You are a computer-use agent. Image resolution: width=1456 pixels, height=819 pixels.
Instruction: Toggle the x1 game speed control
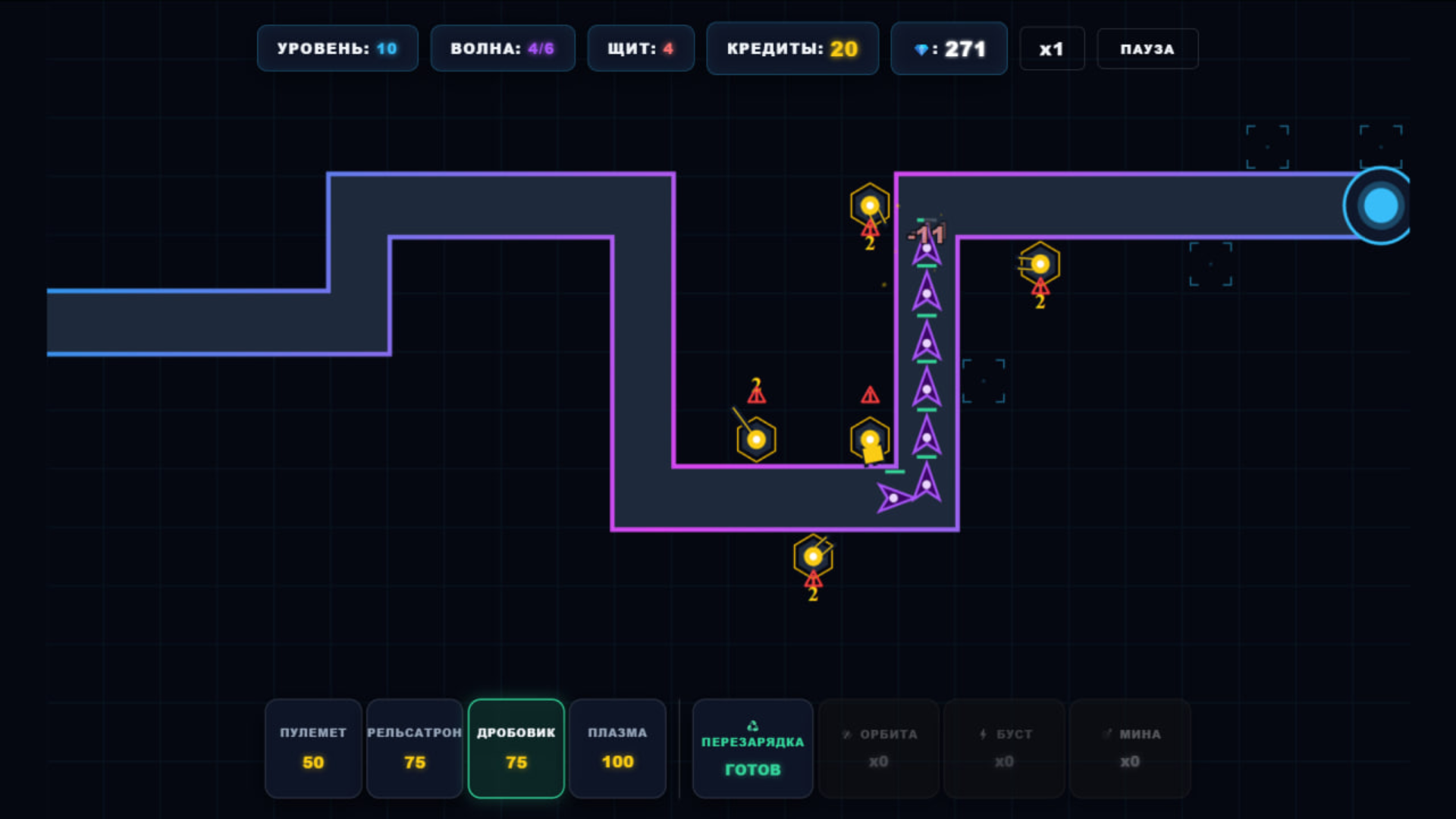1052,48
